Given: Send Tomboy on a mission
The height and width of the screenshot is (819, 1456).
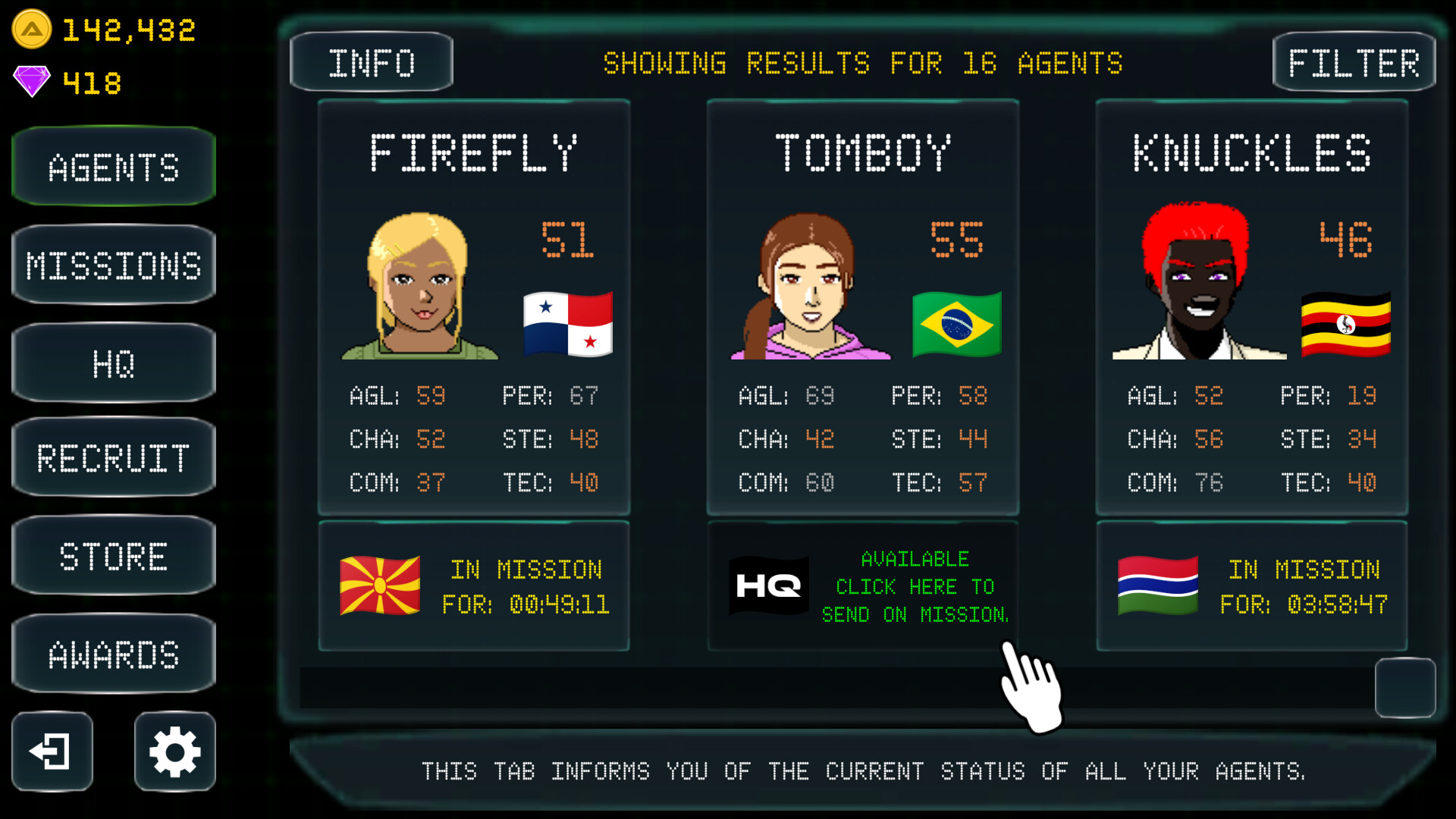Looking at the screenshot, I should [915, 586].
